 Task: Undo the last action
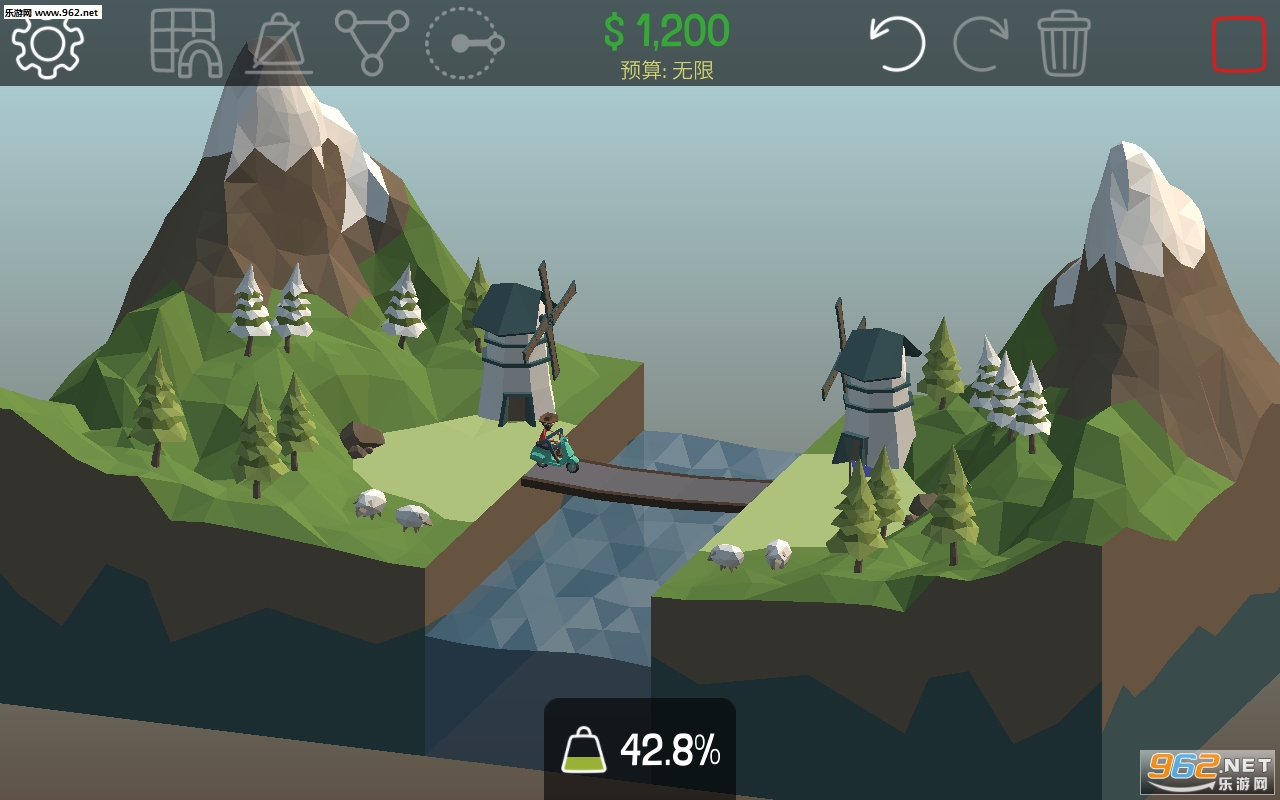tap(897, 43)
